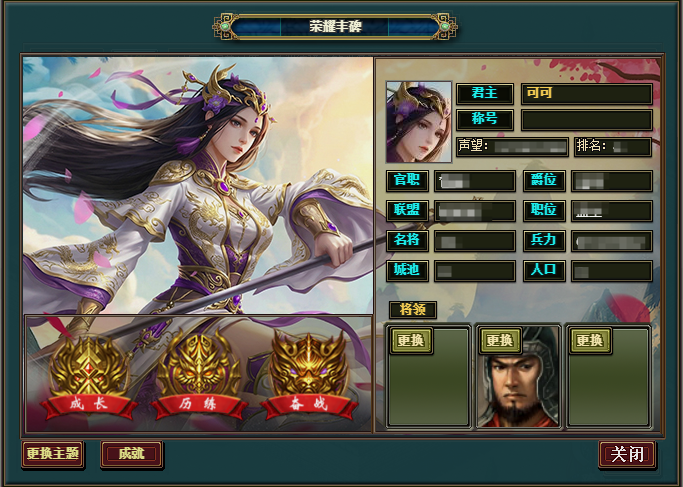Screen dimensions: 683x487
Task: Close the panel with 关闭
Action: coord(627,454)
